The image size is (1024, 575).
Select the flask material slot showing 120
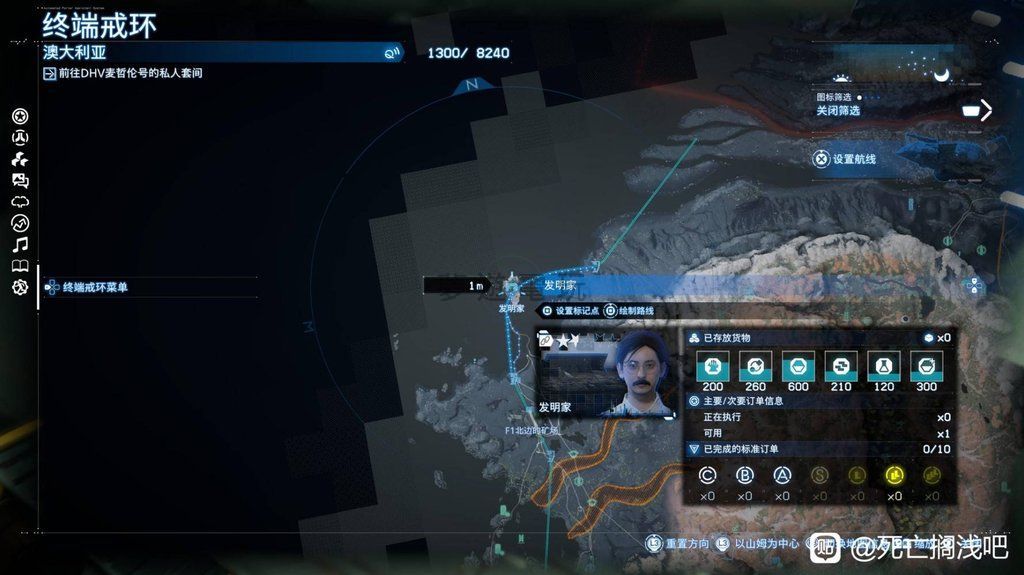point(883,367)
